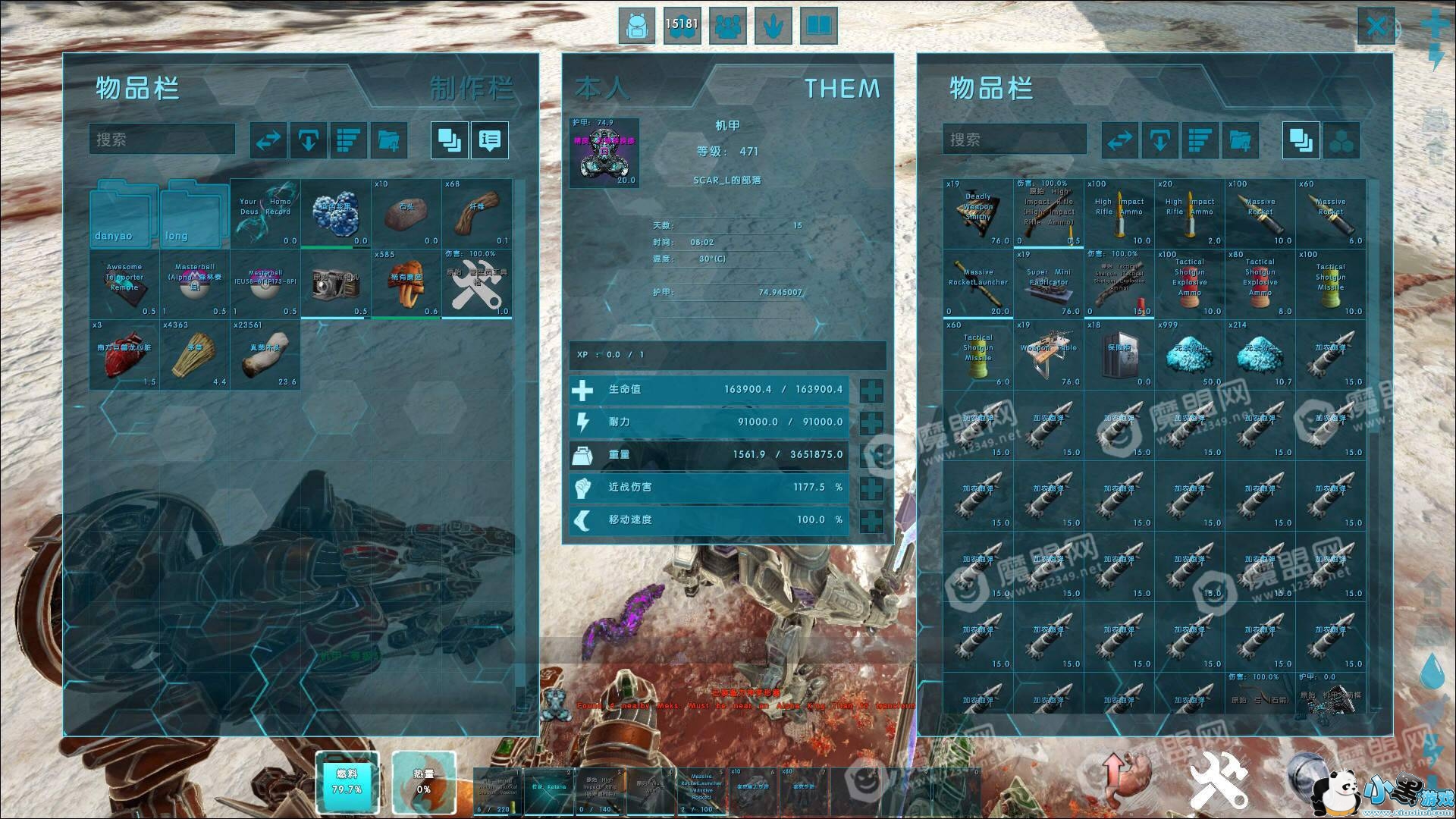Select the Deadly Weapon Smithy slot
The image size is (1456, 819).
[x=978, y=213]
